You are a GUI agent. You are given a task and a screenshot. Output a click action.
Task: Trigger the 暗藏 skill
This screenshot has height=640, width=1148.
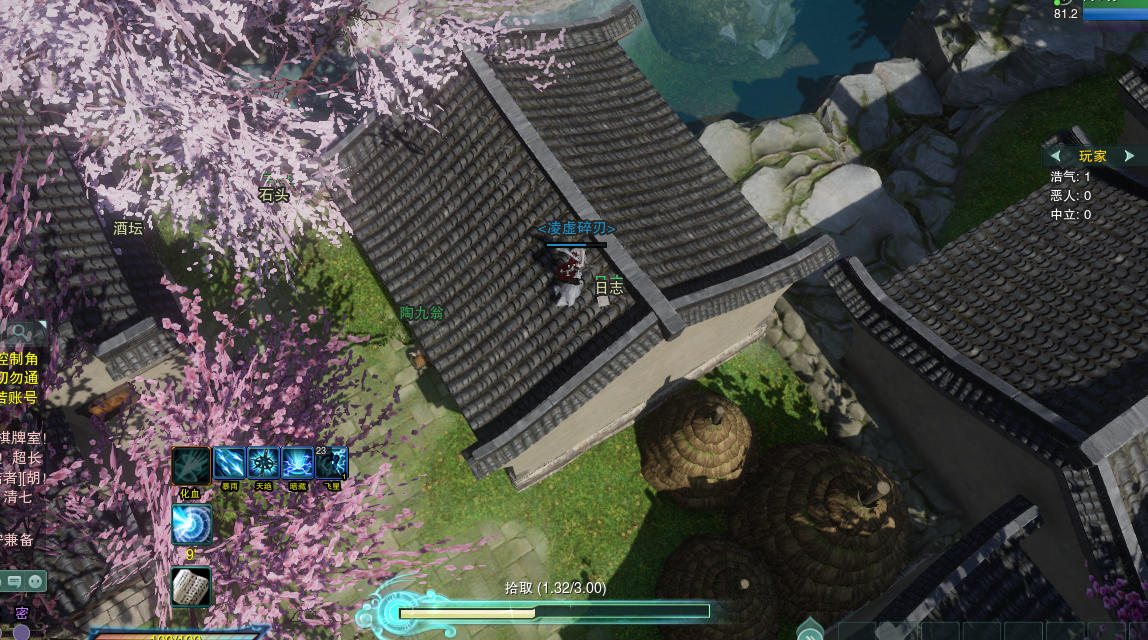click(298, 463)
